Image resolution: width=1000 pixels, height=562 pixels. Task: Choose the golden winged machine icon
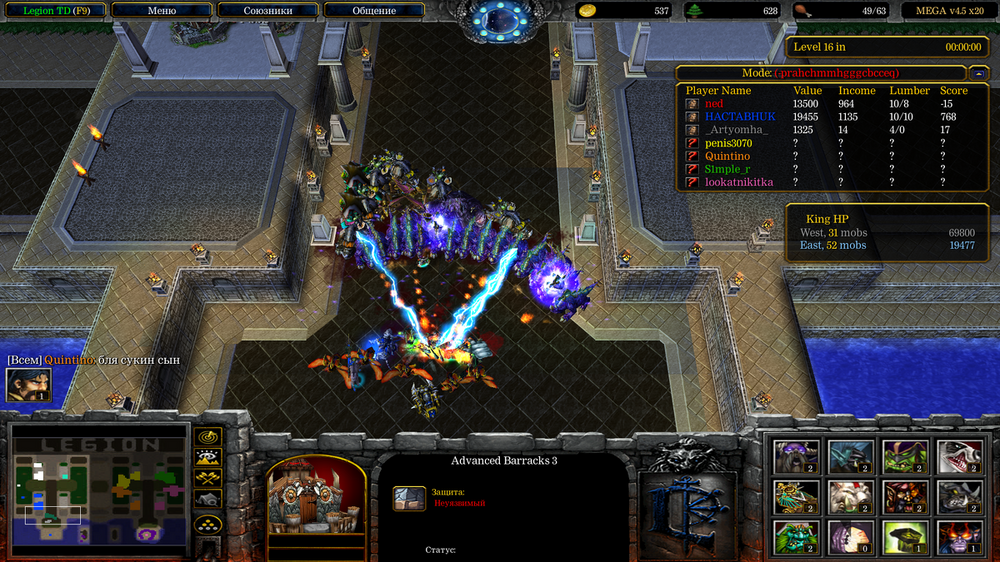pos(797,496)
